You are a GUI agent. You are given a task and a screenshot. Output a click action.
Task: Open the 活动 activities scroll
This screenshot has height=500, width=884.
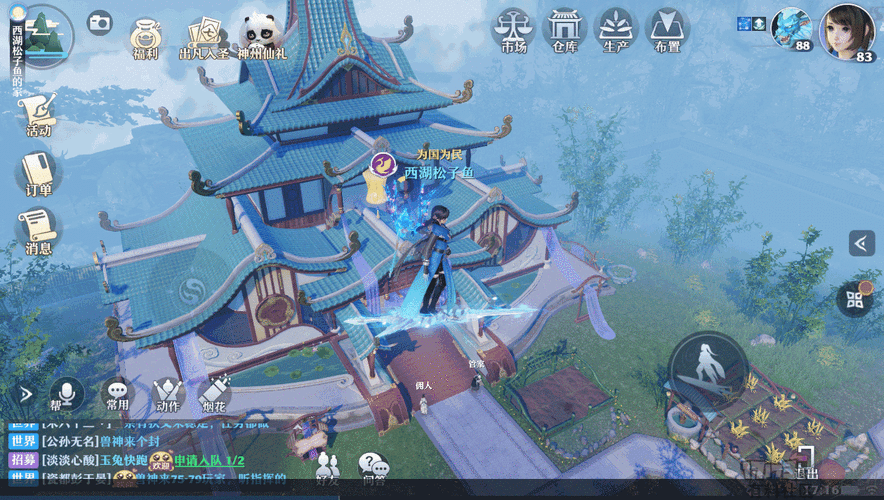point(39,112)
